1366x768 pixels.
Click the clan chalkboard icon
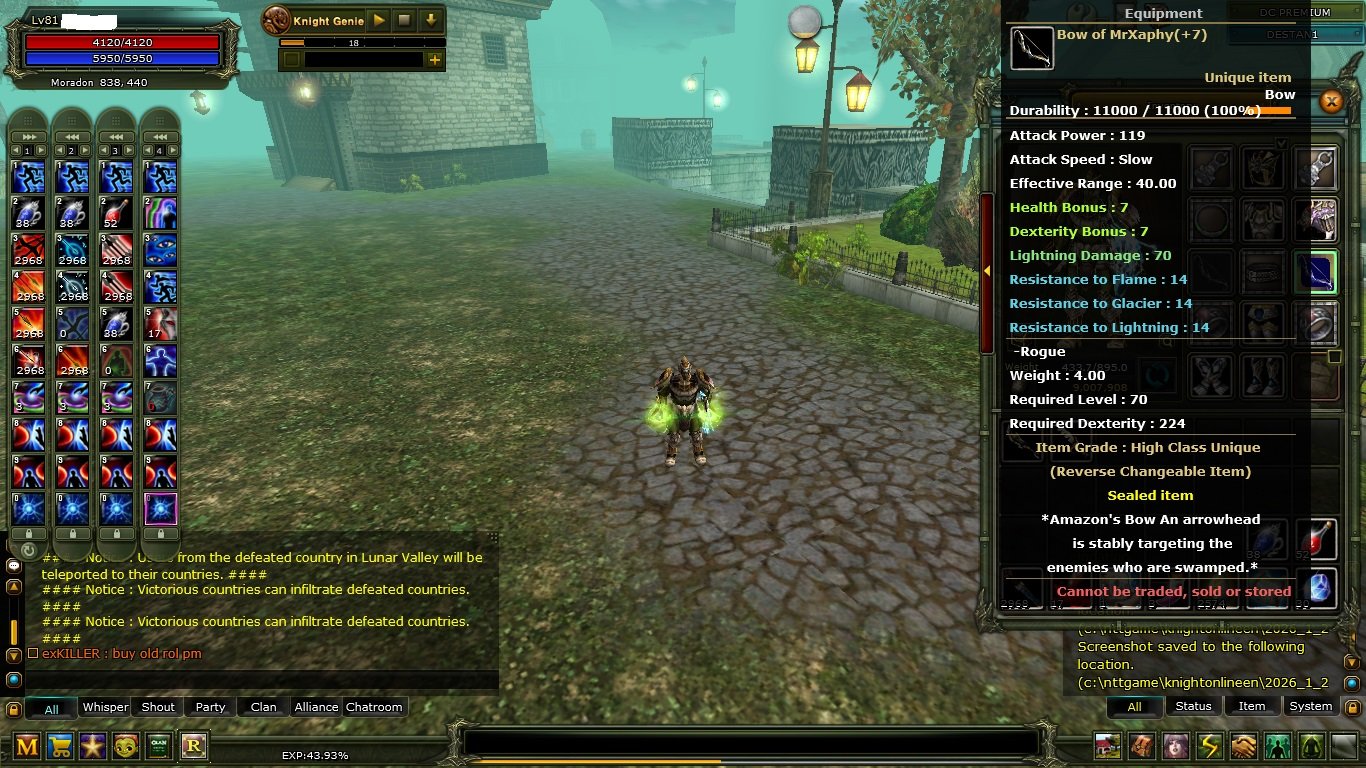pyautogui.click(x=159, y=746)
